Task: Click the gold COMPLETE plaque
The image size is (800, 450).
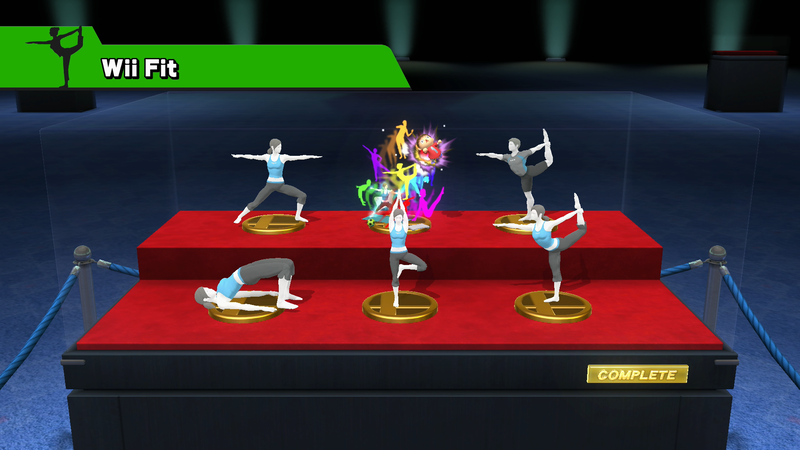Action: pyautogui.click(x=637, y=375)
